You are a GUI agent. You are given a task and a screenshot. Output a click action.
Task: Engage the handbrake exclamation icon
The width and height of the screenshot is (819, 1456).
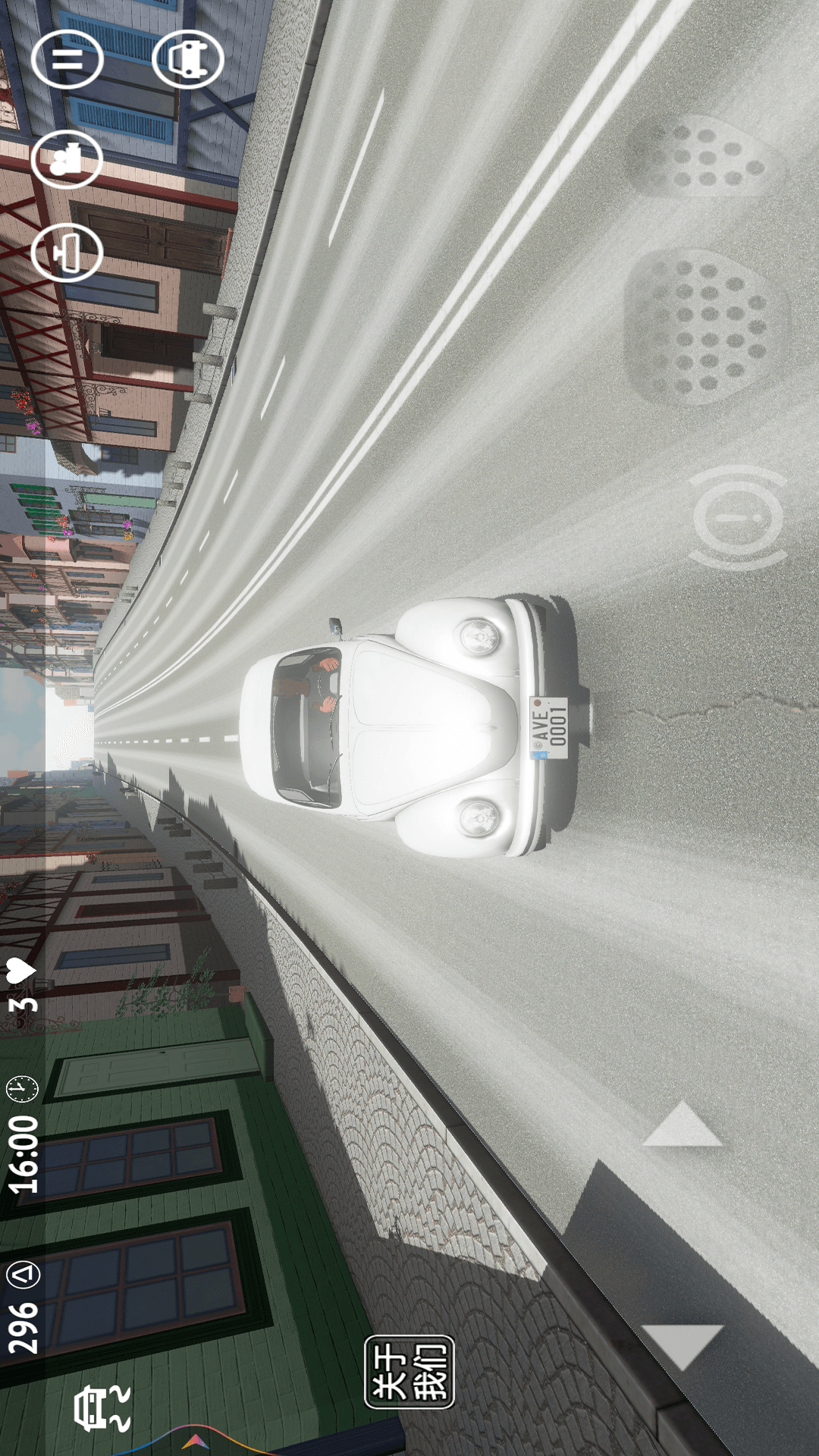point(737,518)
